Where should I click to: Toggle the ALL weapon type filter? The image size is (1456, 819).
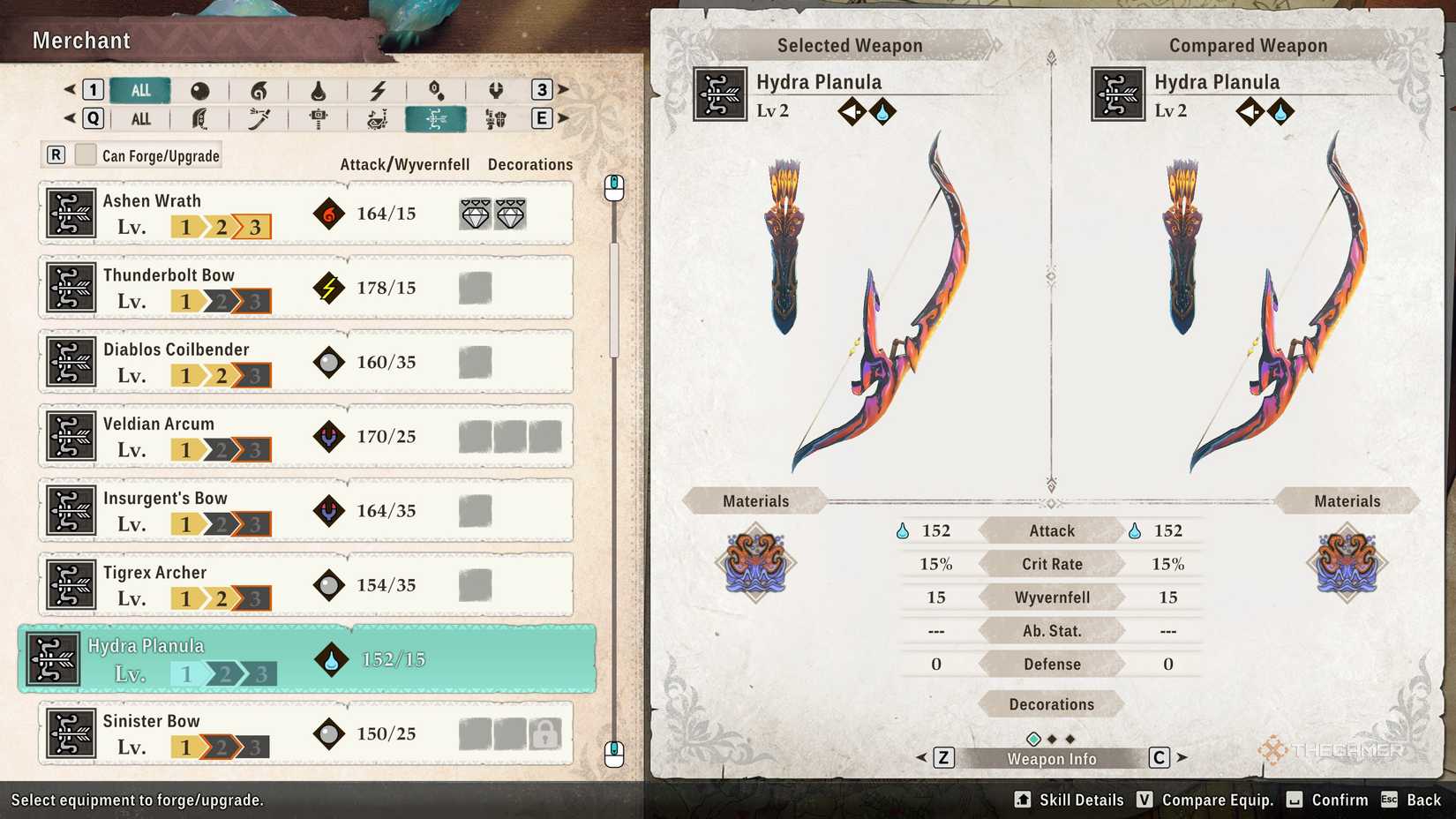tap(139, 118)
